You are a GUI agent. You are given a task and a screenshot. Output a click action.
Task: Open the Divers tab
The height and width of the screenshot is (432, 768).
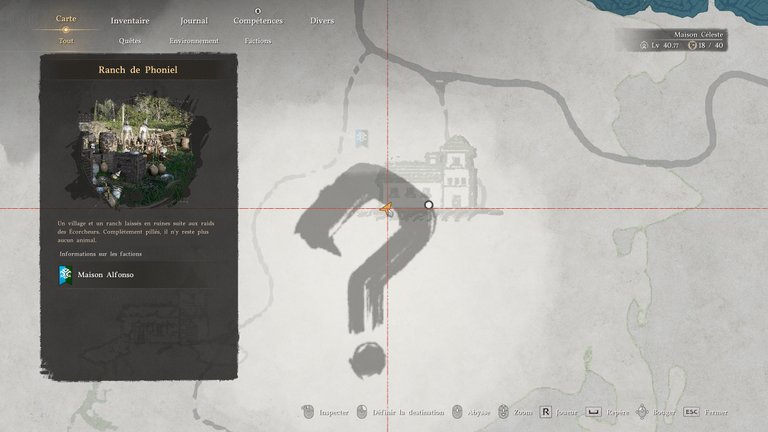[x=322, y=20]
